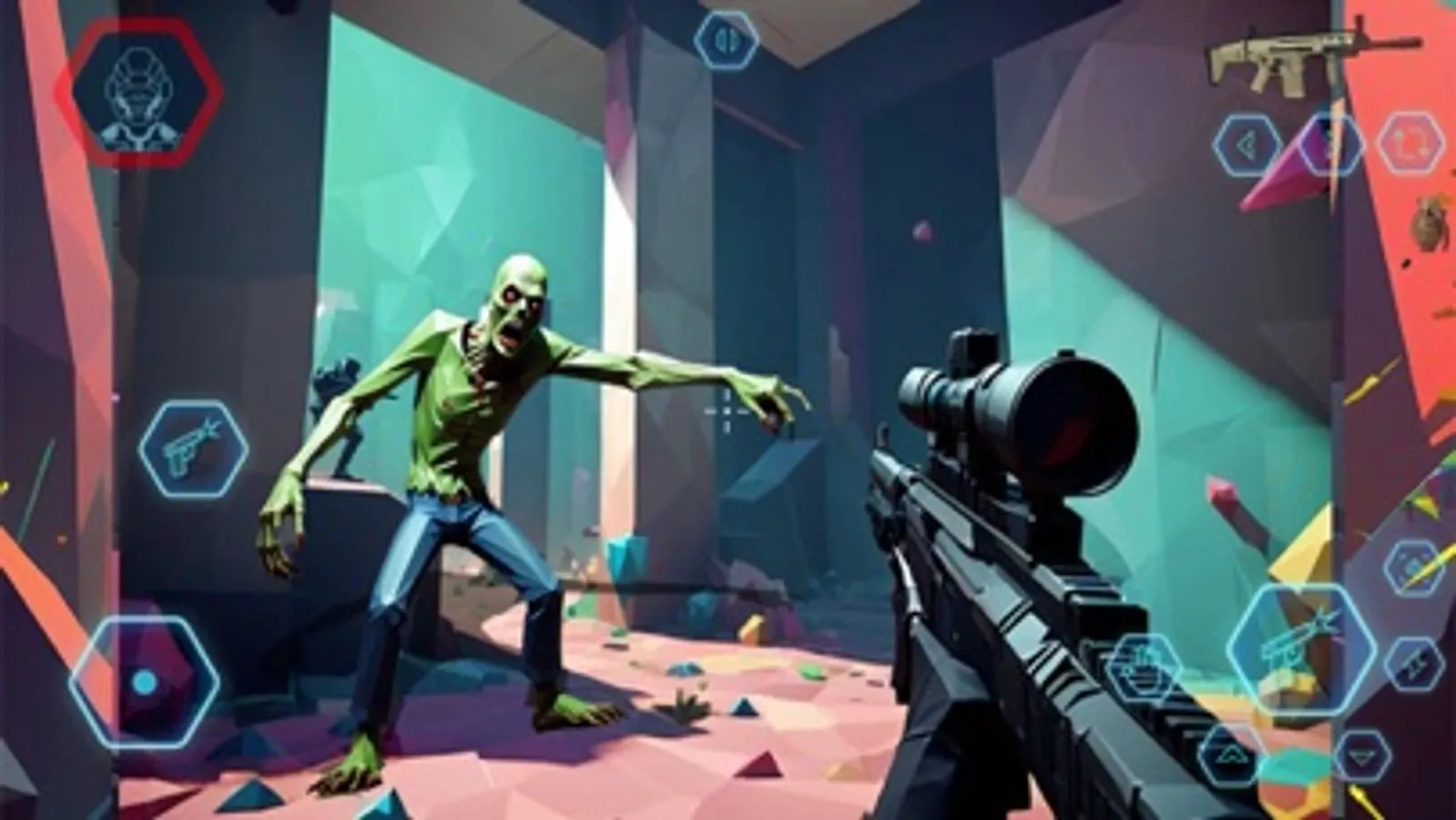Tap the ammo magazine hexagon icon
Image resolution: width=1456 pixels, height=820 pixels.
[x=1145, y=668]
